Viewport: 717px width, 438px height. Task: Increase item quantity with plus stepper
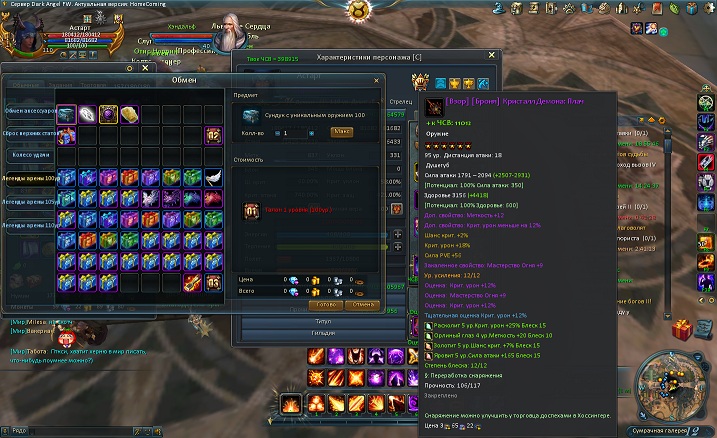coord(311,132)
